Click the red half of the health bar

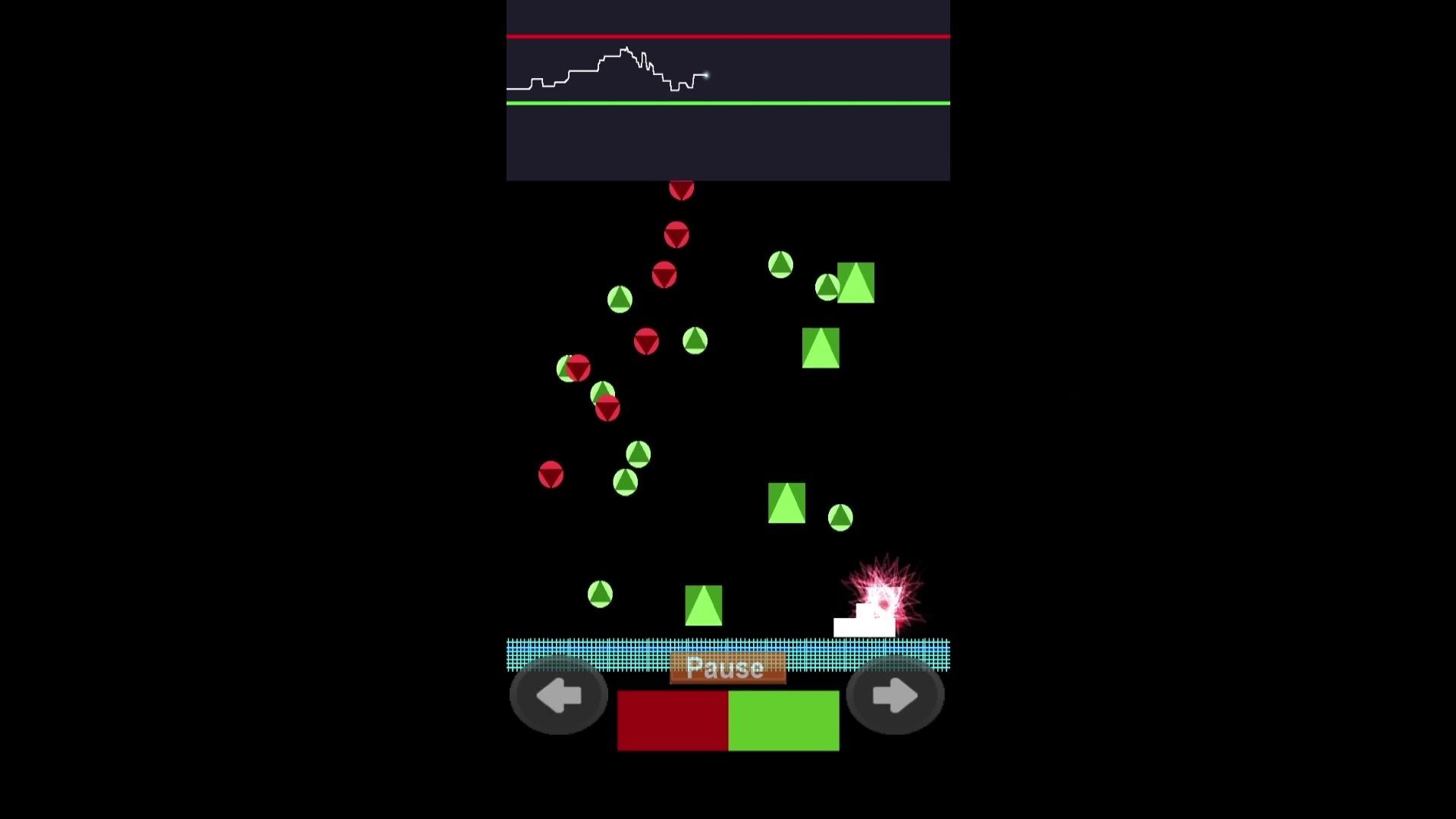671,720
